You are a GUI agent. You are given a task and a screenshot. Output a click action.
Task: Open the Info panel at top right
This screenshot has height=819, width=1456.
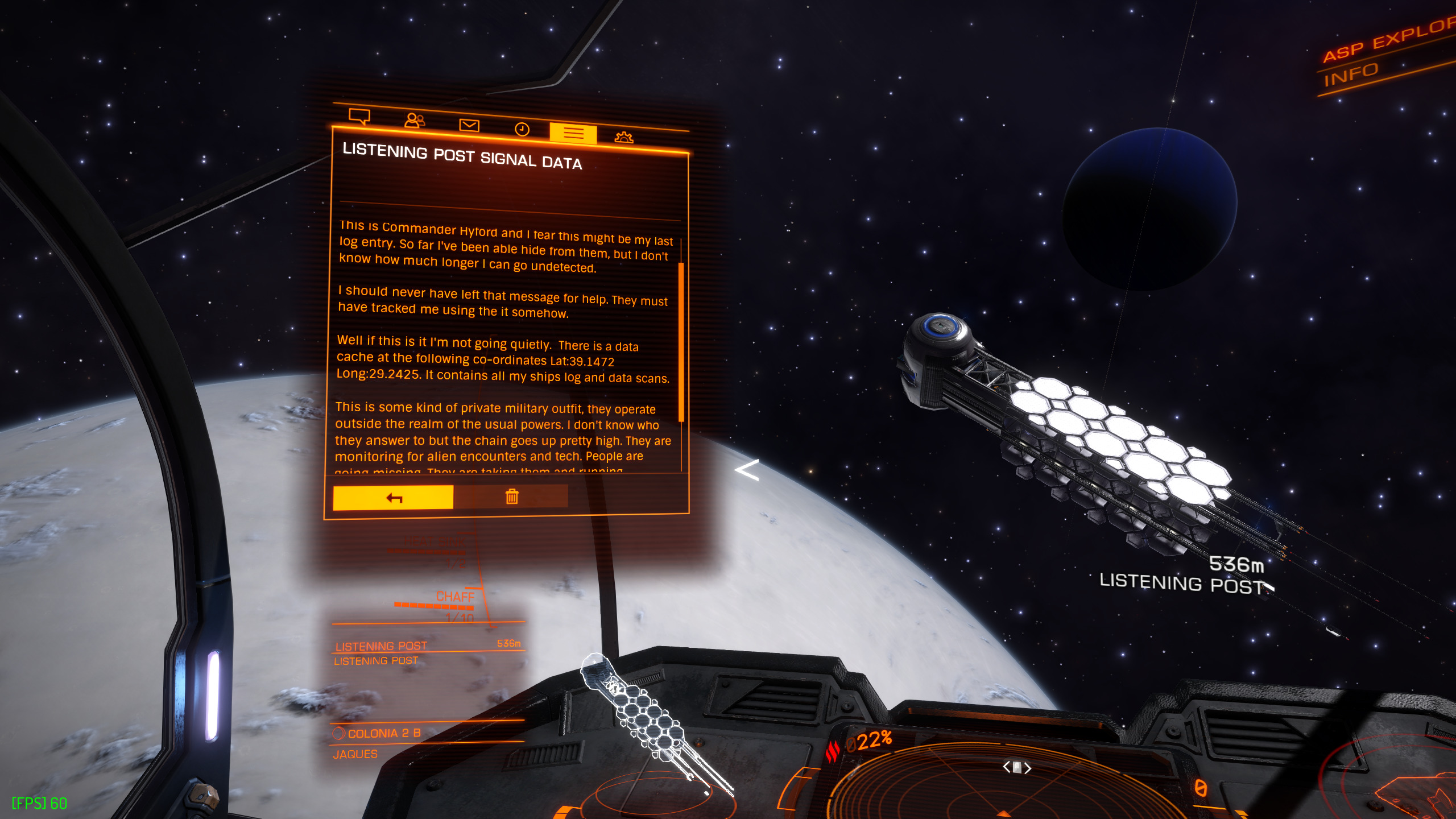pyautogui.click(x=1351, y=75)
